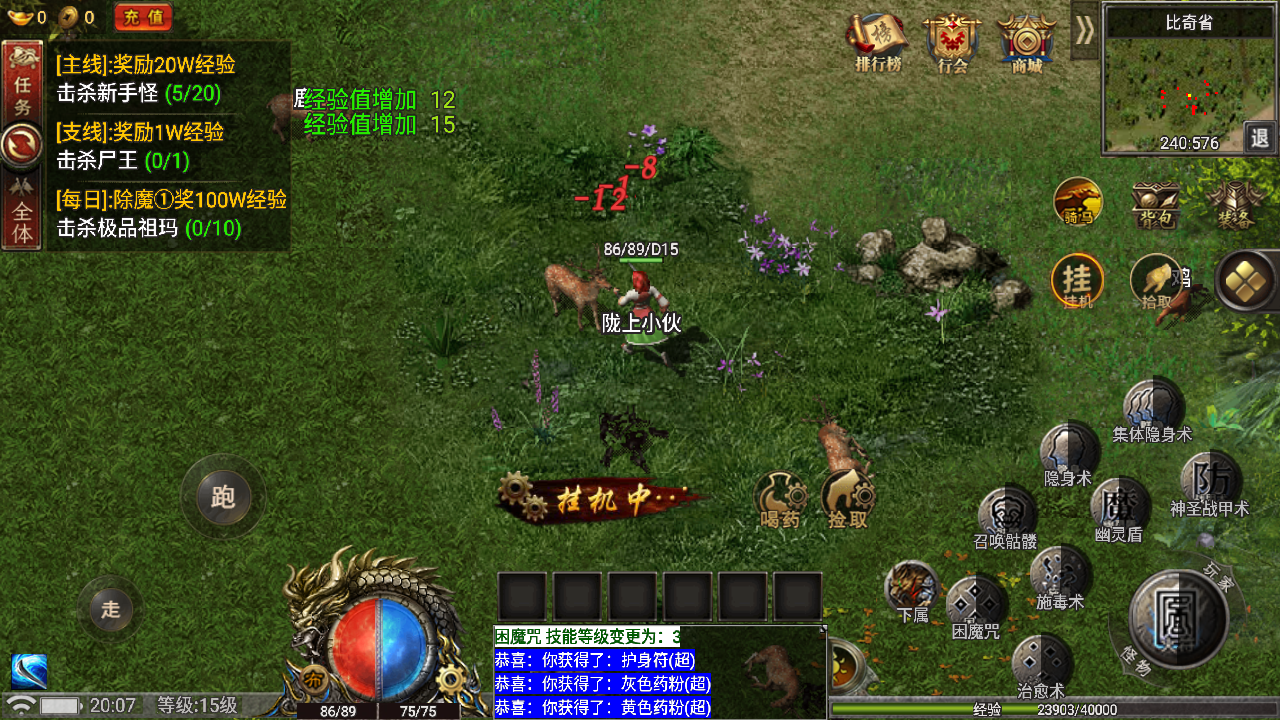Open the 背包 bag inventory
Viewport: 1280px width, 720px height.
click(x=1155, y=203)
